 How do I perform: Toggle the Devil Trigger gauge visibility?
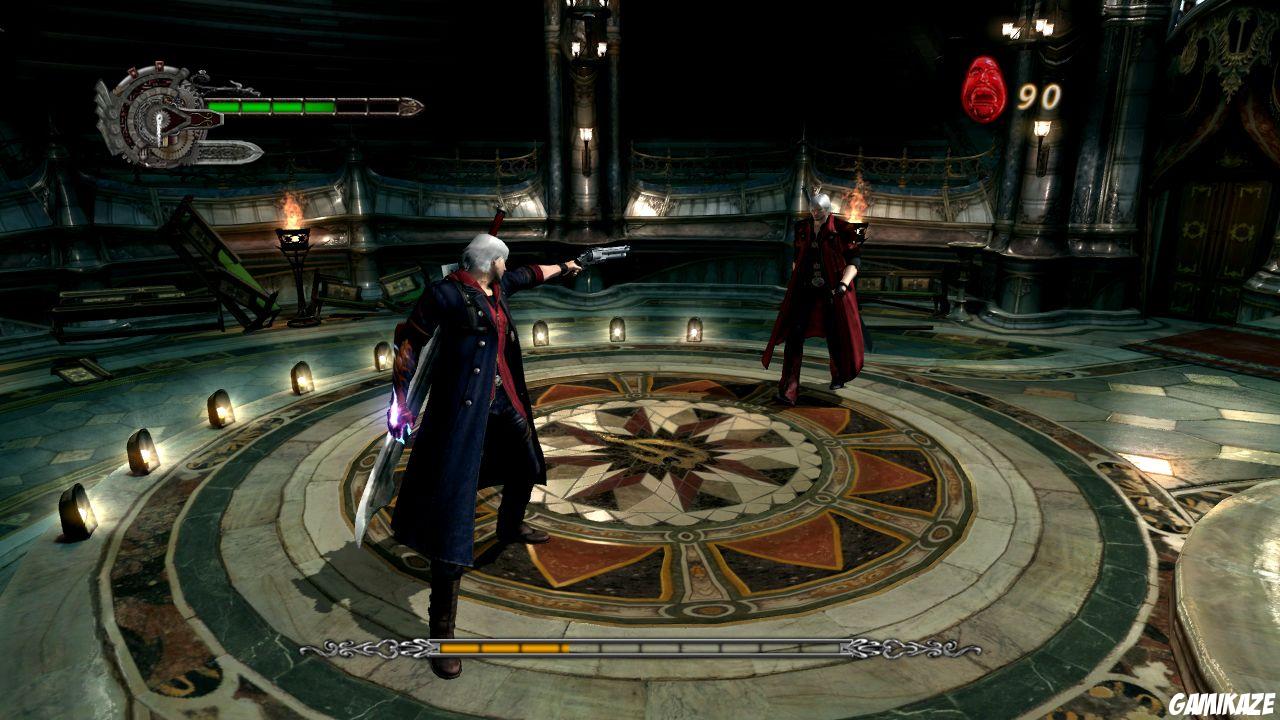click(640, 648)
